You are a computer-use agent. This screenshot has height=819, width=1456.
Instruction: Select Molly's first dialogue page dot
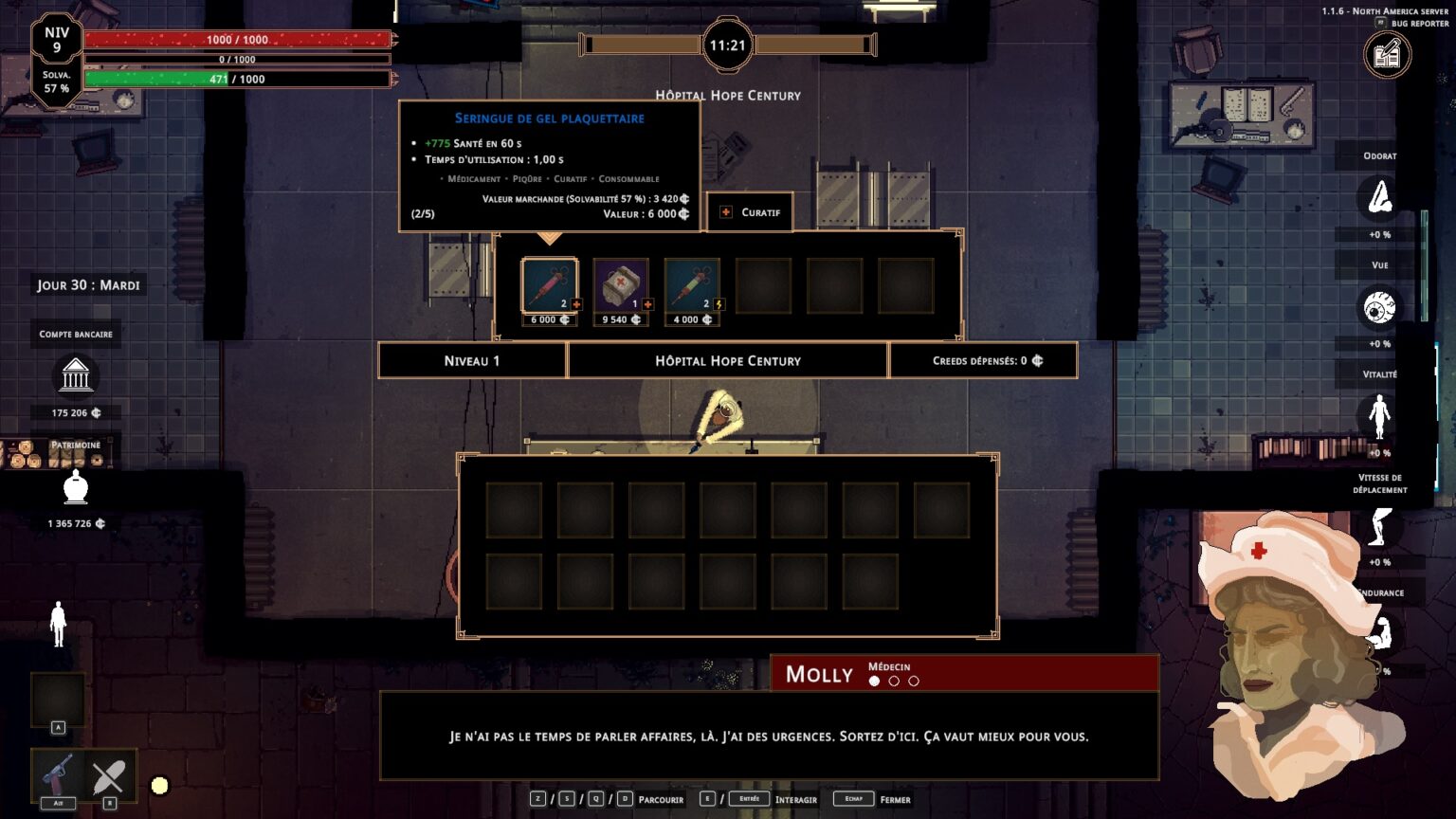873,680
